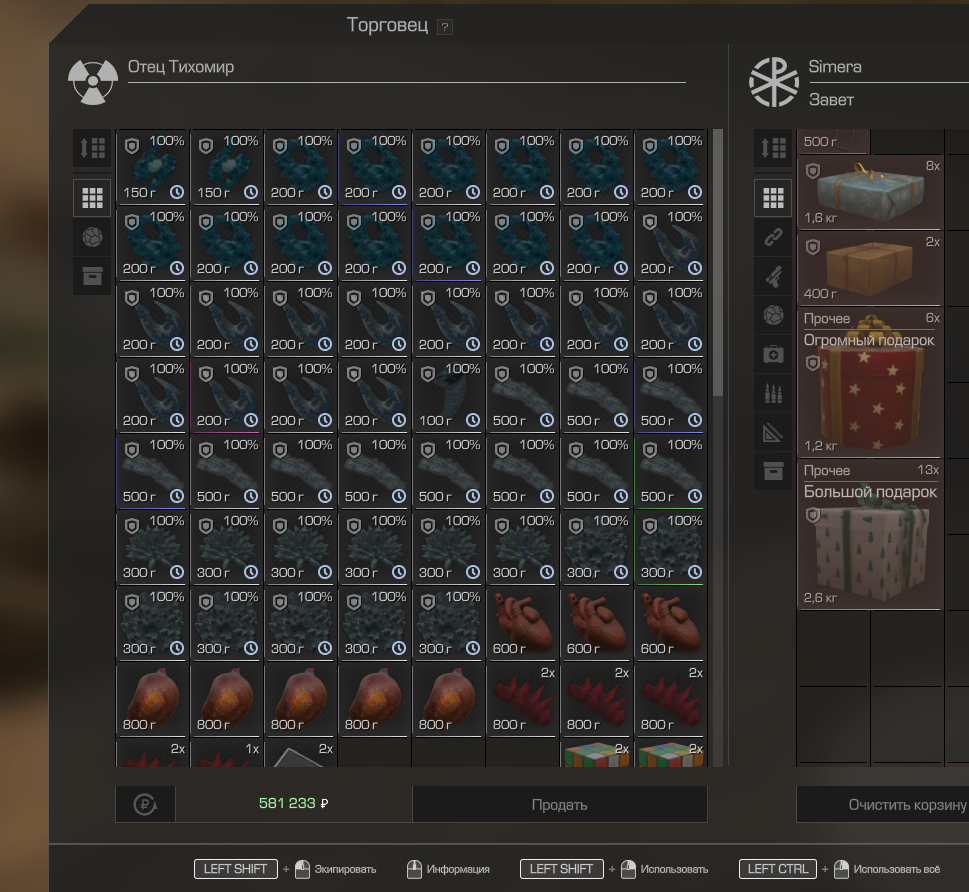Show medical items in player inventory
Viewport: 969px width, 892px height.
tap(773, 354)
